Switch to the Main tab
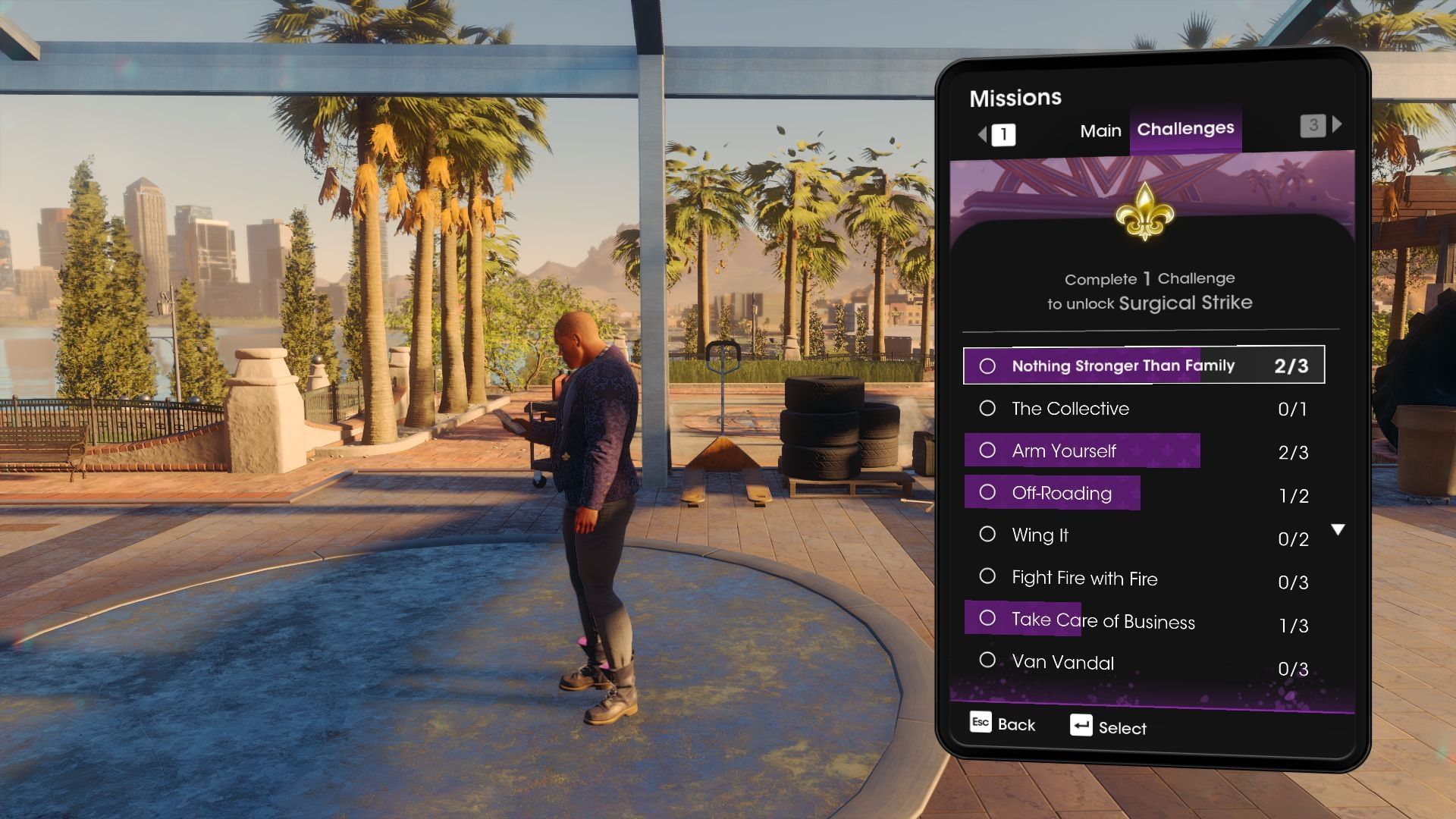This screenshot has width=1456, height=819. [x=1100, y=130]
